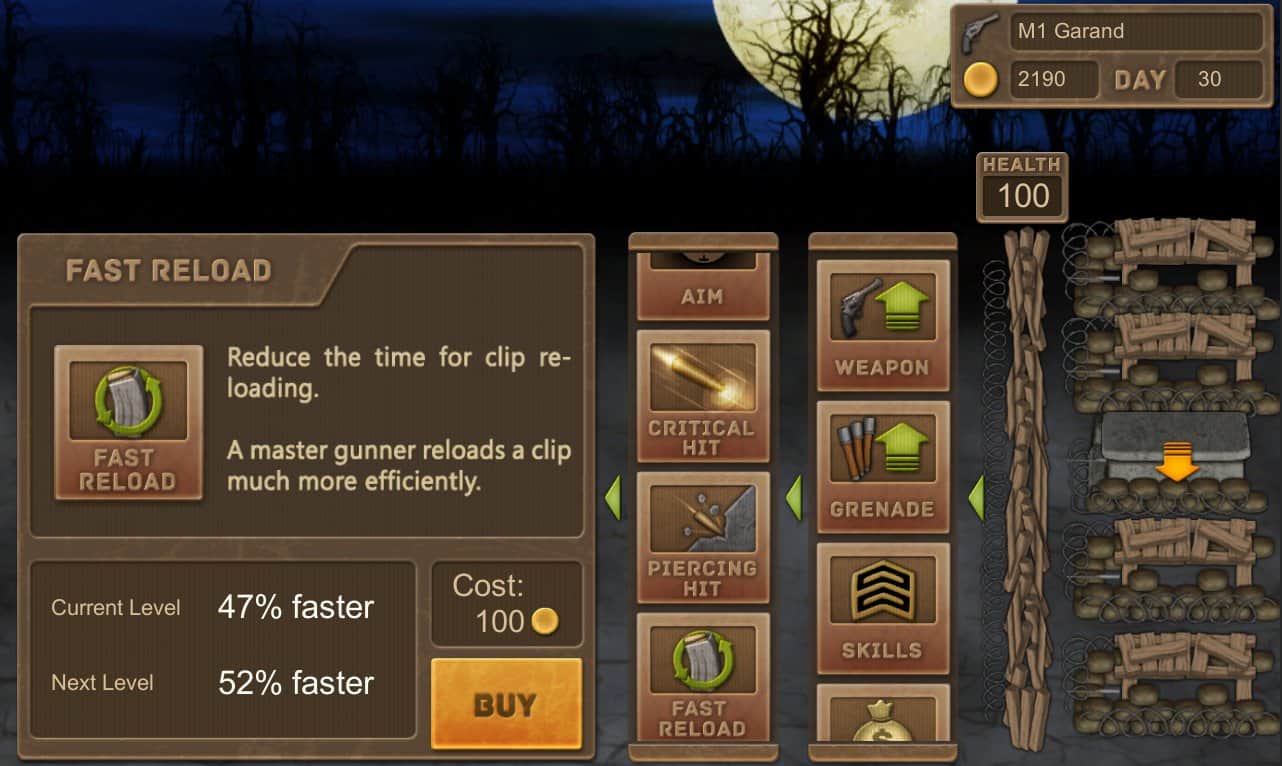Switch to the Skills category
This screenshot has width=1282, height=766.
click(x=882, y=607)
